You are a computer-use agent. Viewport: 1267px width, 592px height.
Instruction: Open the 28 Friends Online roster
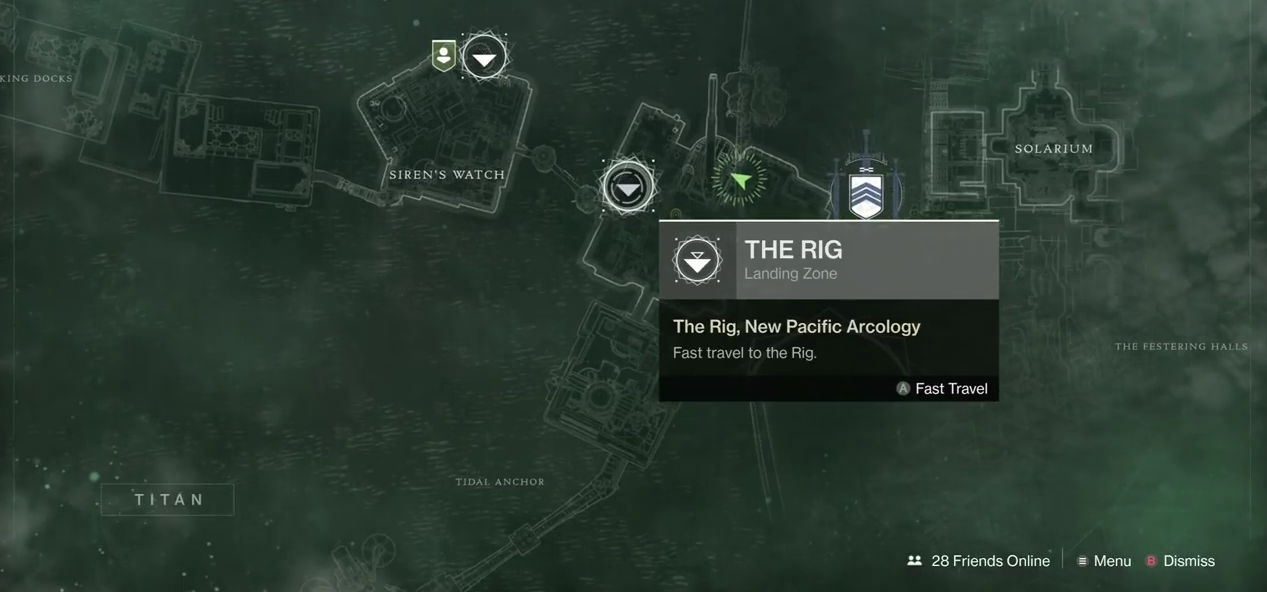[x=978, y=561]
